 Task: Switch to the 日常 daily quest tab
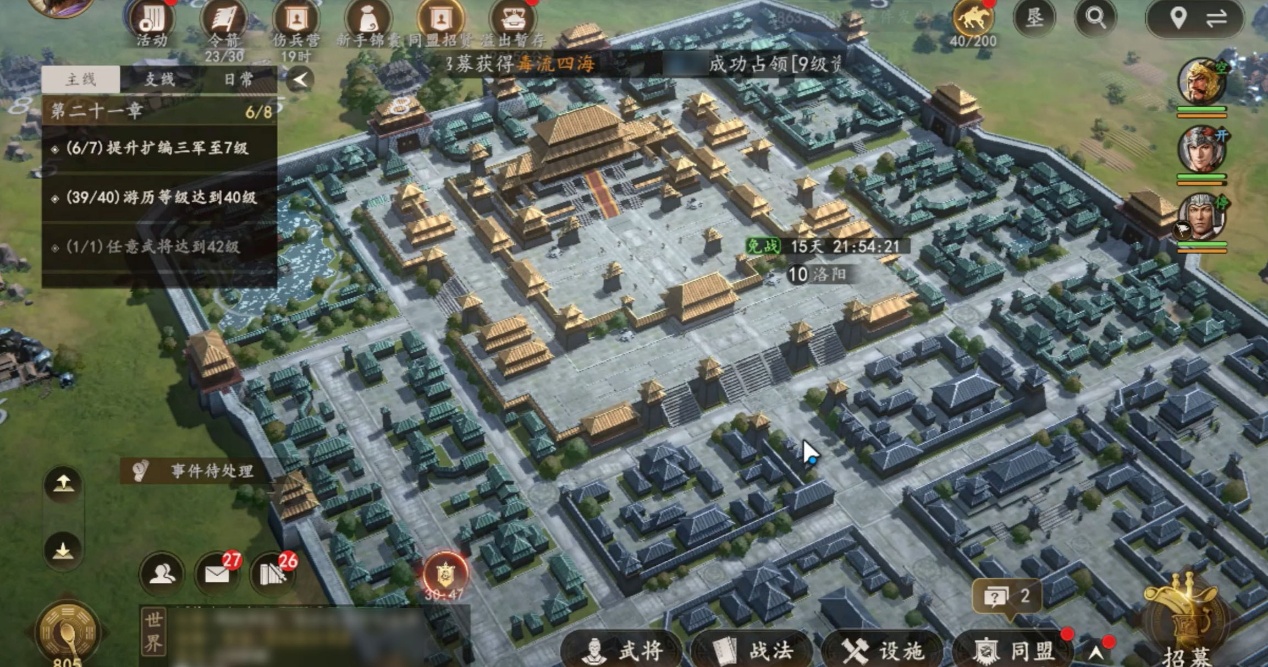[x=238, y=79]
